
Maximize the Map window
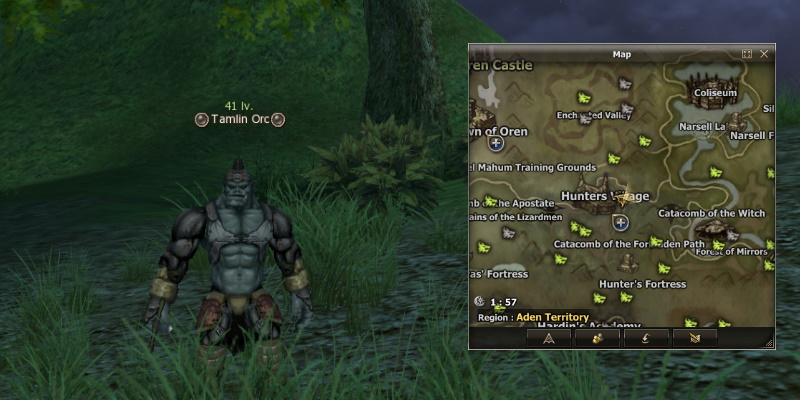pyautogui.click(x=747, y=53)
